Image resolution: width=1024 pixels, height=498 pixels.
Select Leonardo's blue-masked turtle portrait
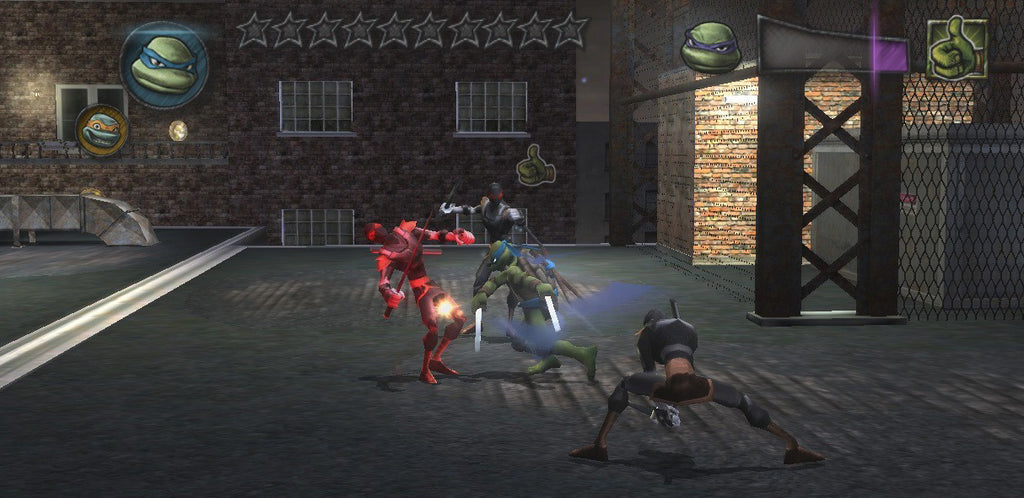164,65
